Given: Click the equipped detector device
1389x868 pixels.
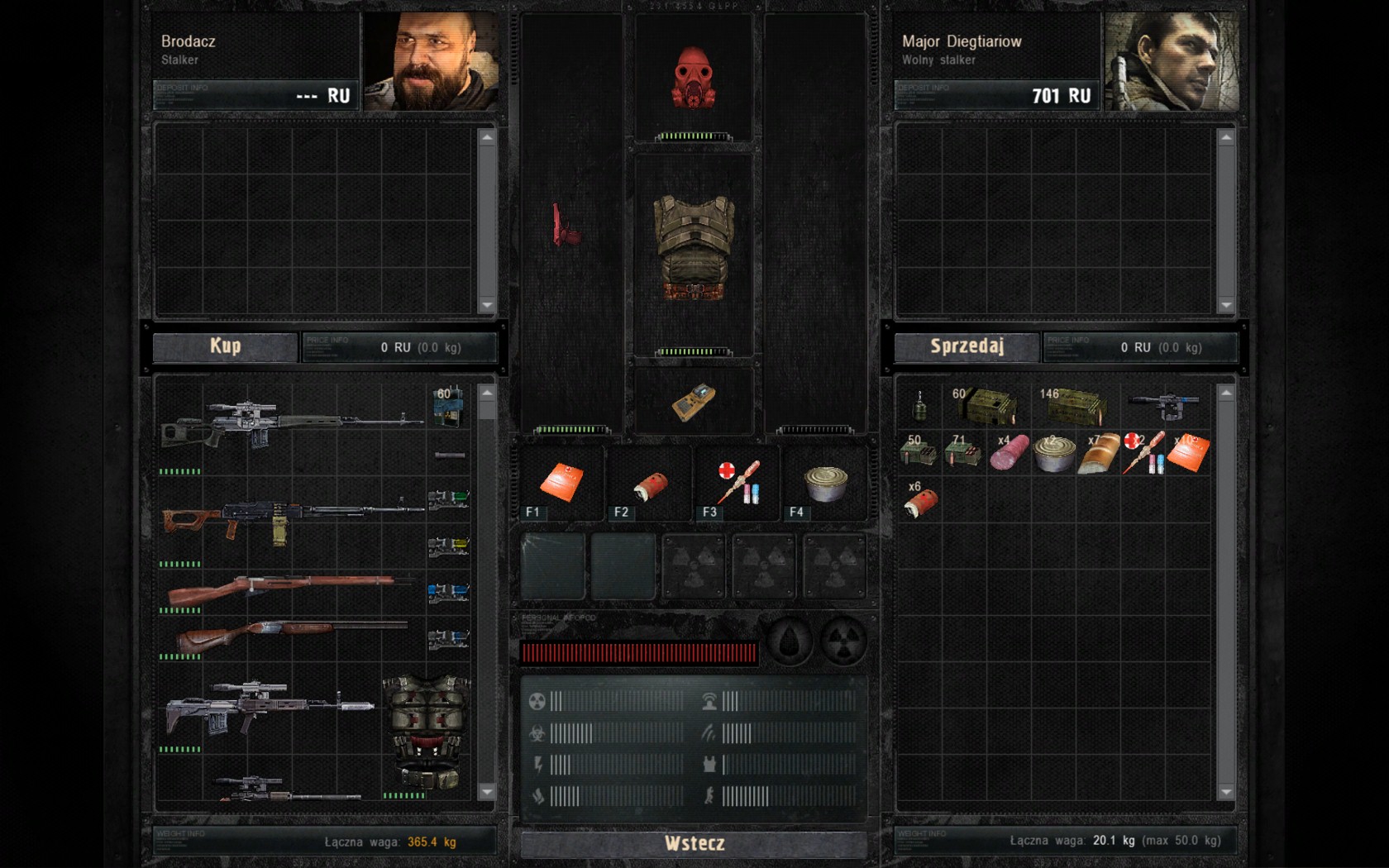Looking at the screenshot, I should (693, 402).
